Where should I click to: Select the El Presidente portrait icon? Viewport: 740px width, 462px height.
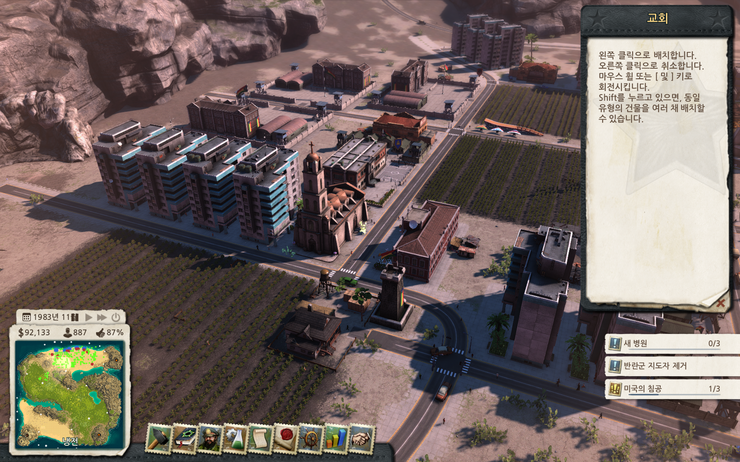(210, 438)
